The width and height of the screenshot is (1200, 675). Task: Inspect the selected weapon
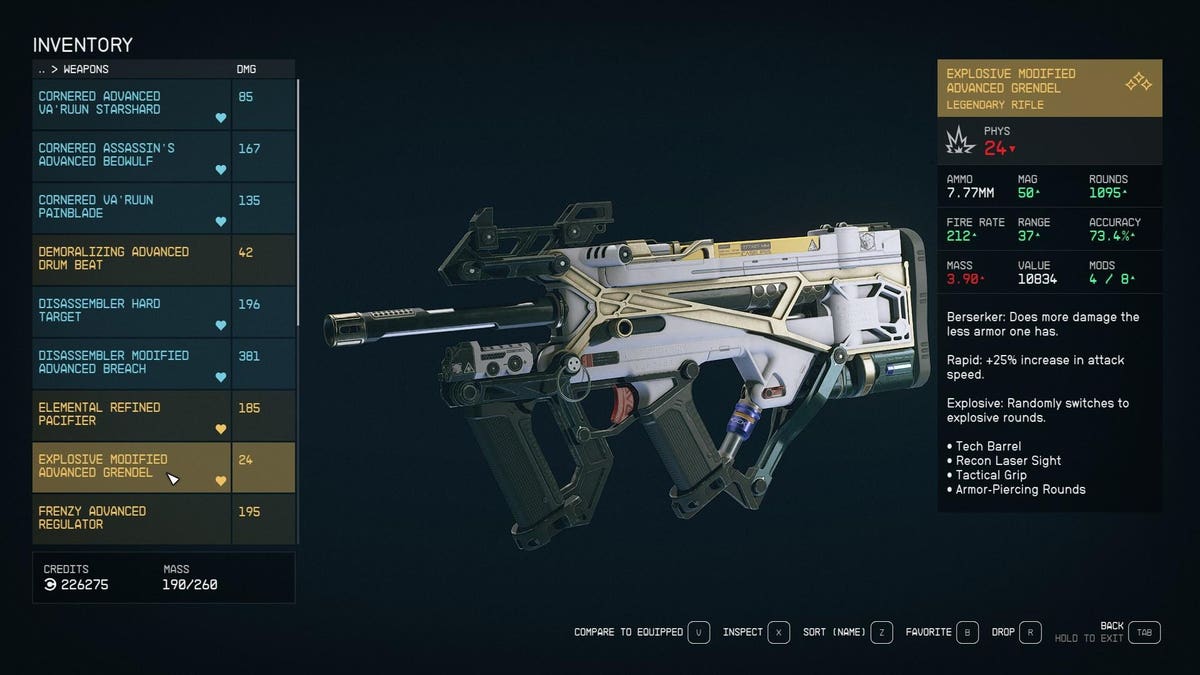point(779,632)
